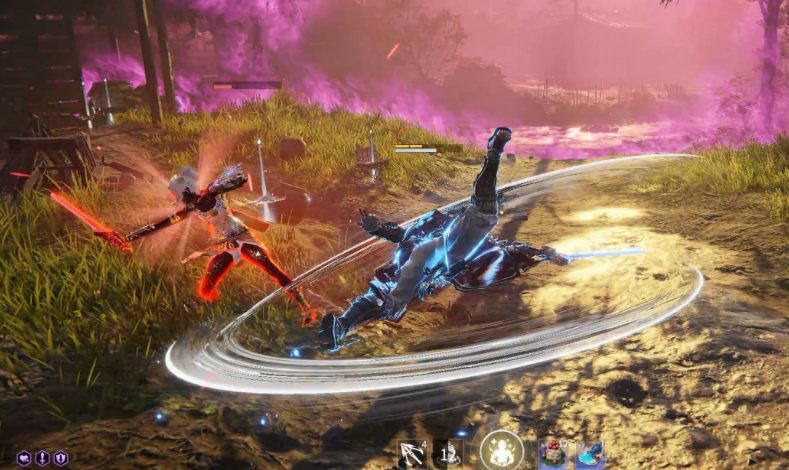Select the skill slot on cooldown showing 12

(x=447, y=454)
